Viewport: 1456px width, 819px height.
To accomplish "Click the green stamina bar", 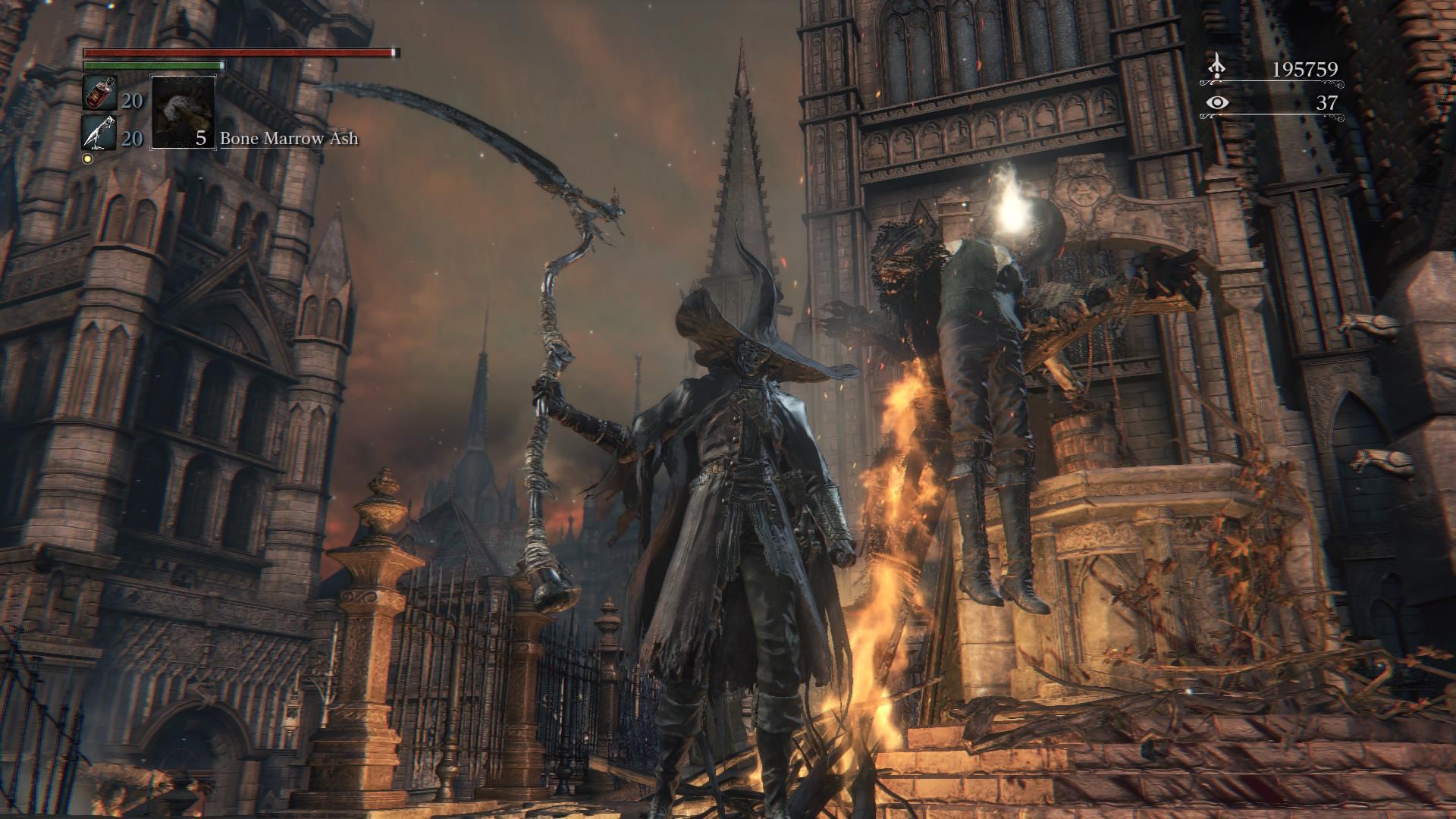I will 152,67.
